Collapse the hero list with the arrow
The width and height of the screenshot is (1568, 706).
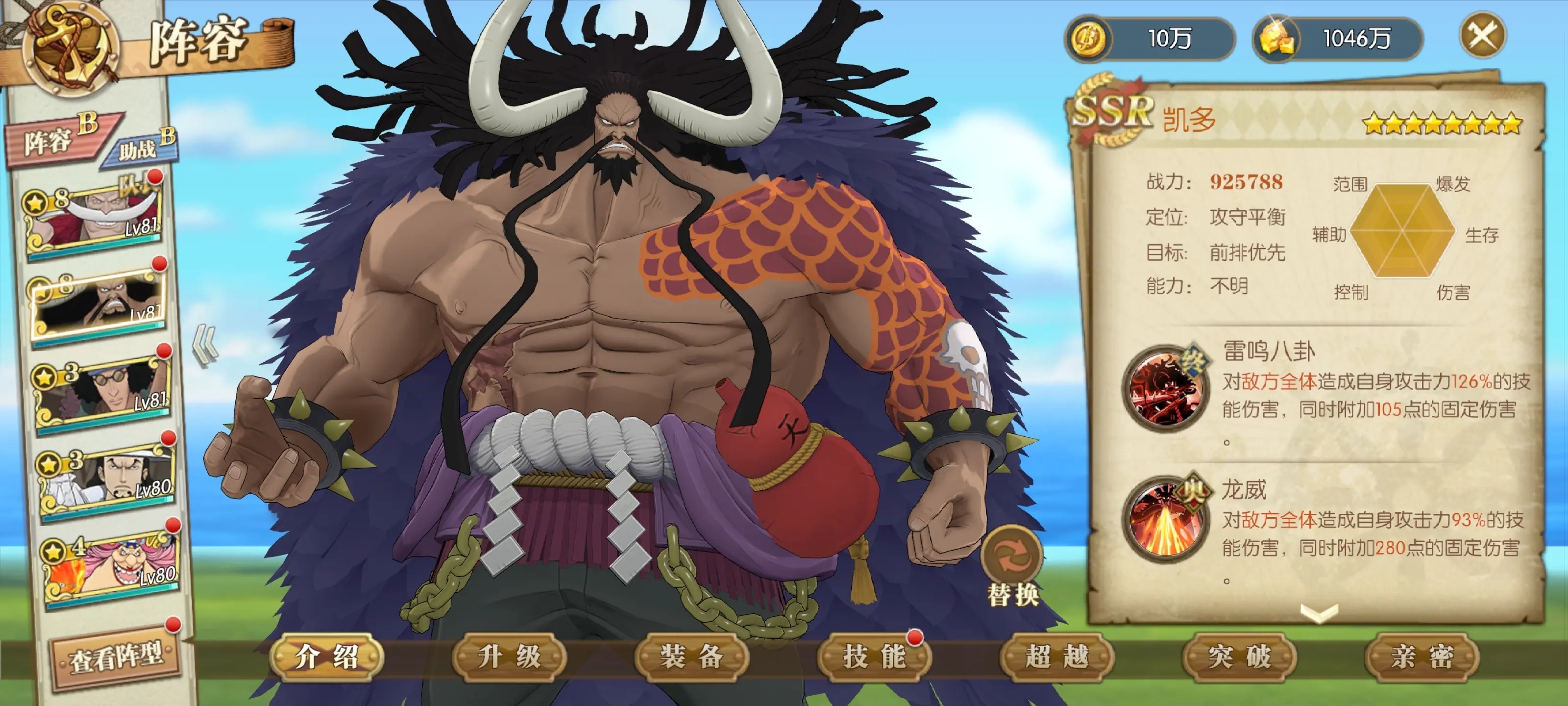(205, 346)
